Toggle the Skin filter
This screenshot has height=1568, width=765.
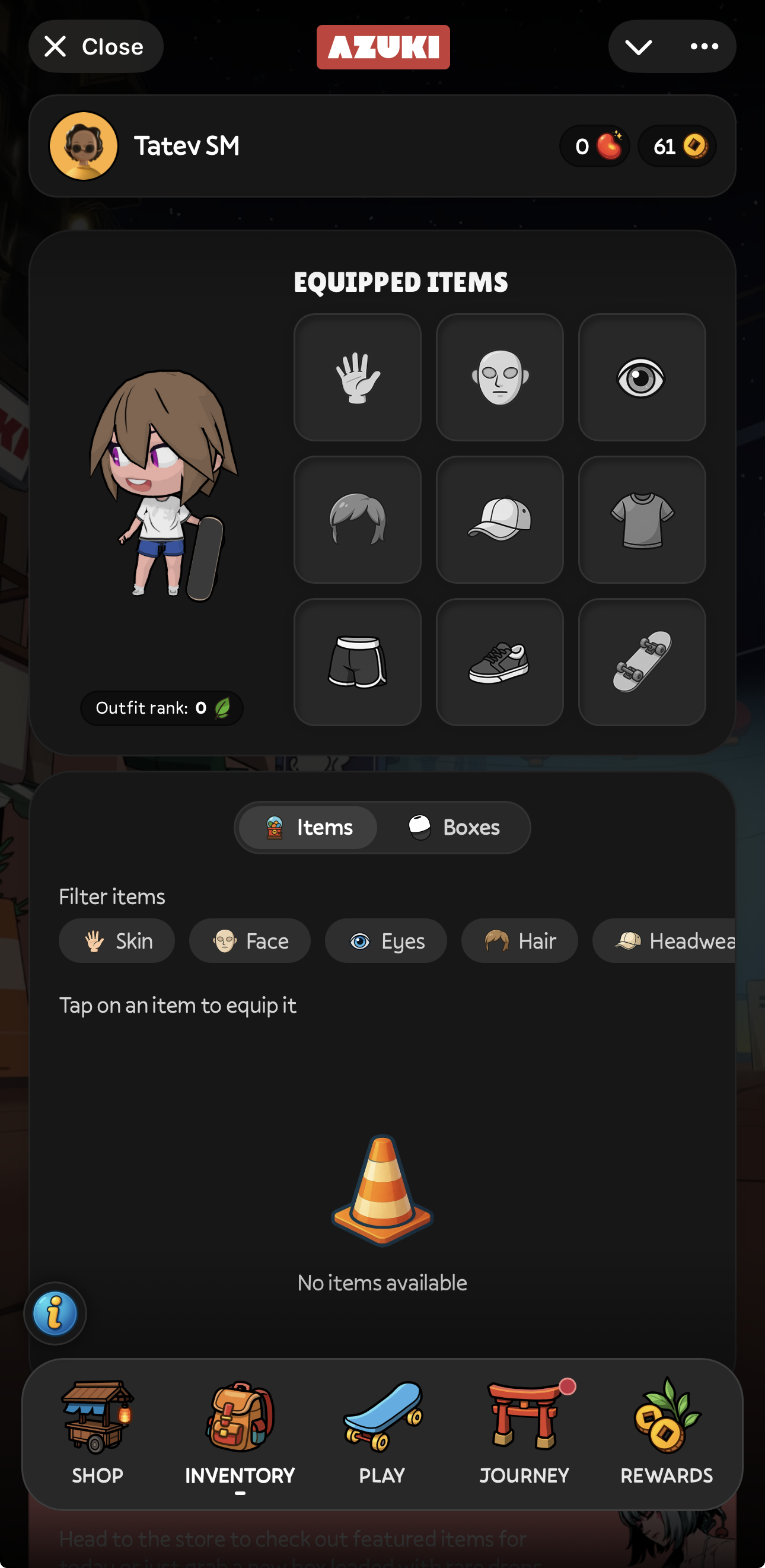(x=116, y=940)
